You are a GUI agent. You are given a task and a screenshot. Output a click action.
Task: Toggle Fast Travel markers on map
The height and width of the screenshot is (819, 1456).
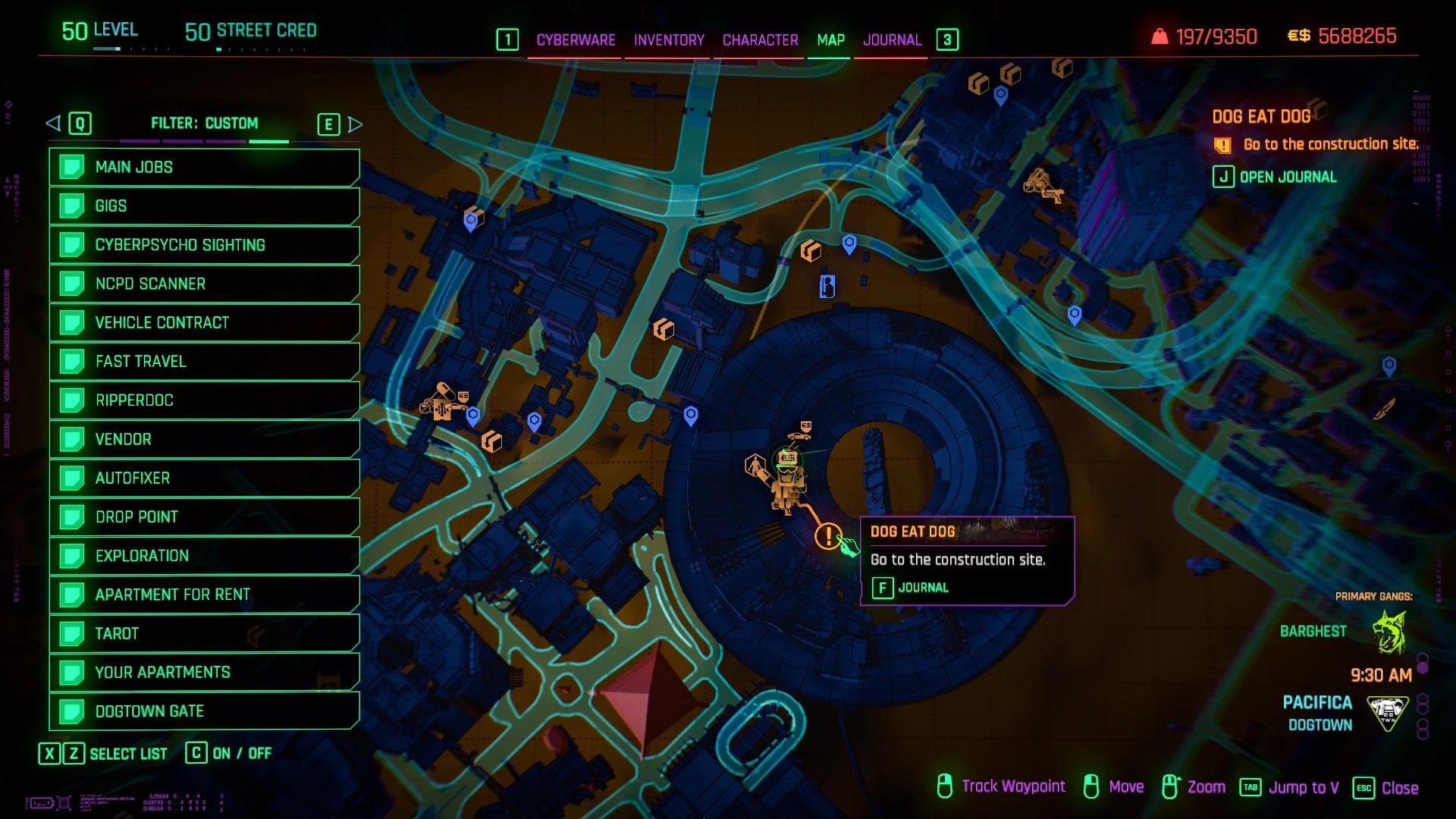(204, 362)
